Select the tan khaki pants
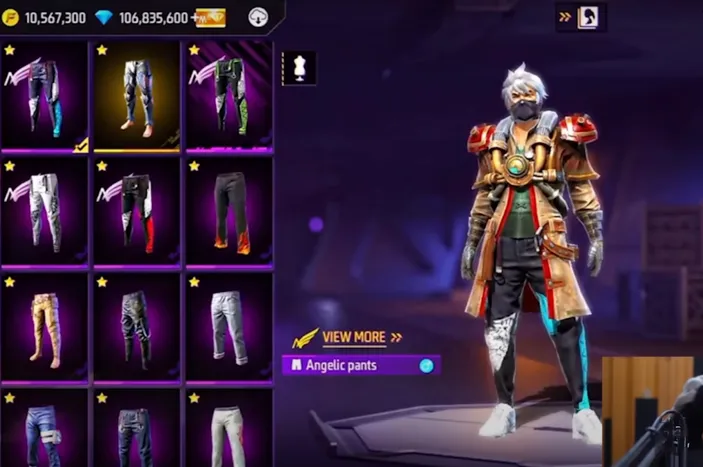Image resolution: width=703 pixels, height=467 pixels. click(43, 327)
